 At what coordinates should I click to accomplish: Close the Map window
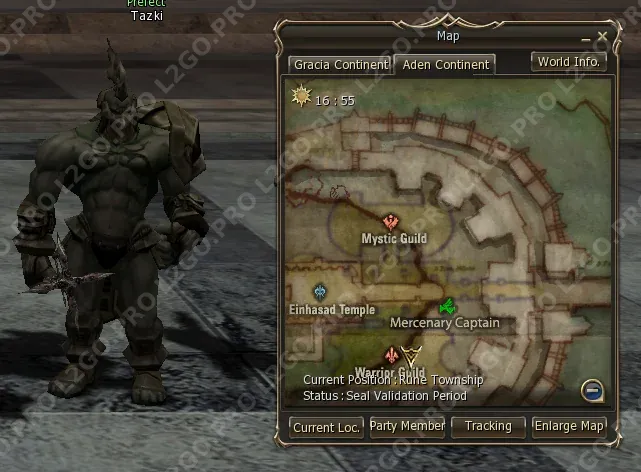(x=603, y=37)
